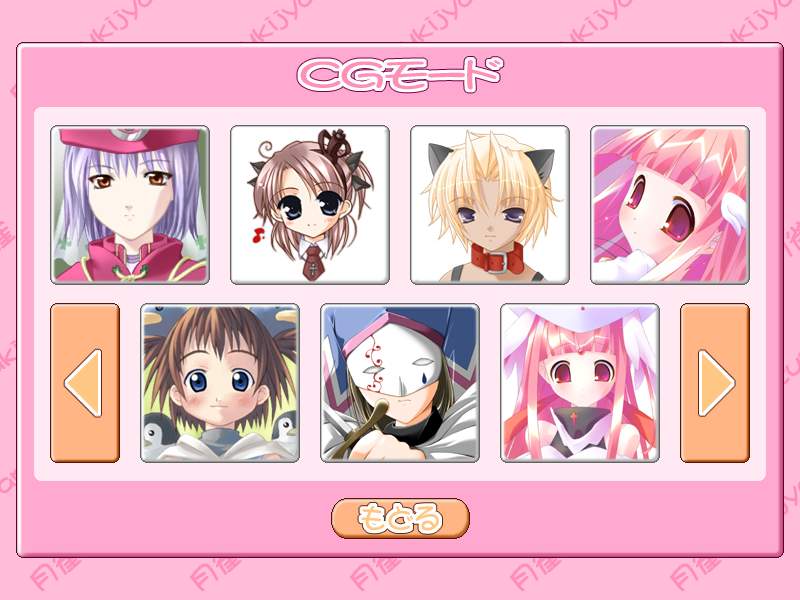
Task: Choose the blonde cat-eared character with red collar
Action: [x=490, y=205]
